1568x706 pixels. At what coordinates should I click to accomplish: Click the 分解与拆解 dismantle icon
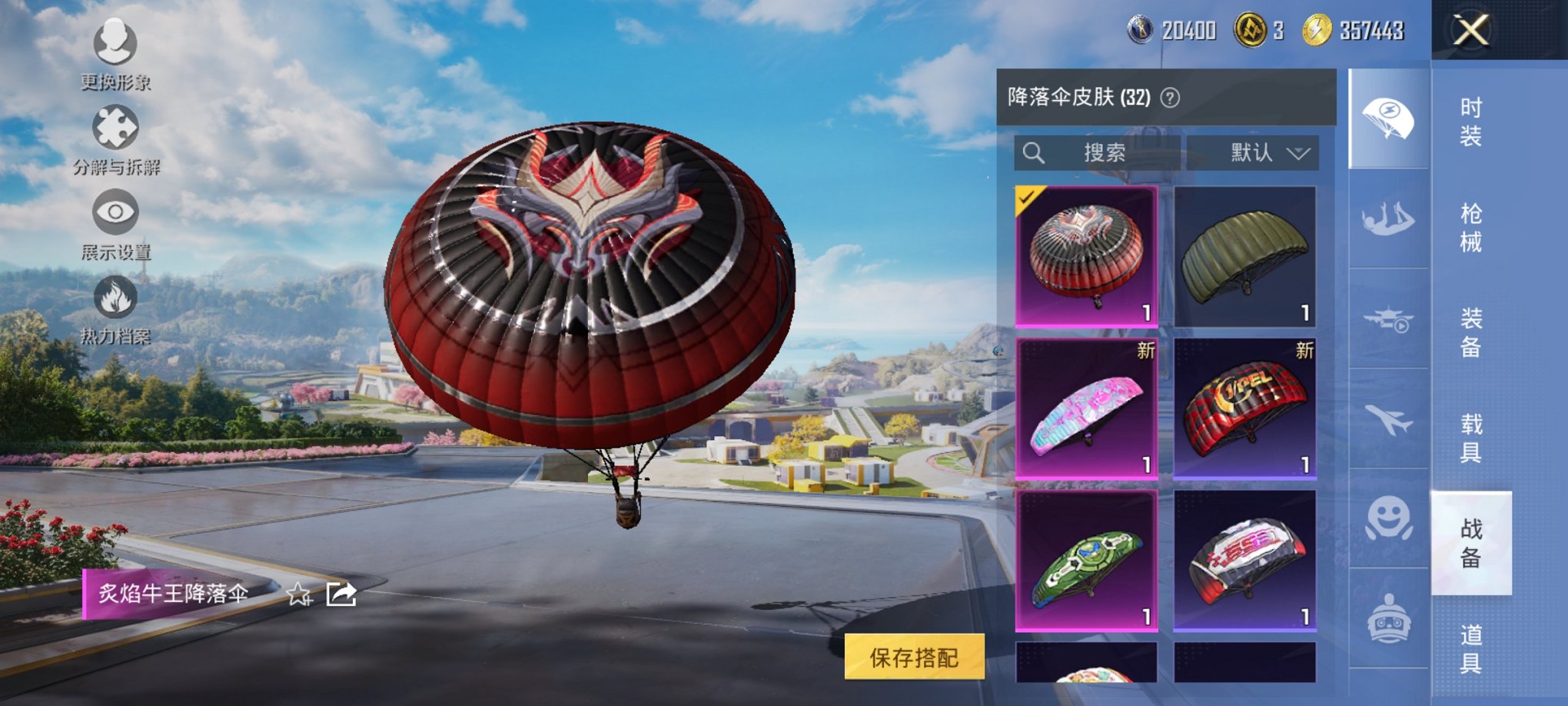click(114, 126)
